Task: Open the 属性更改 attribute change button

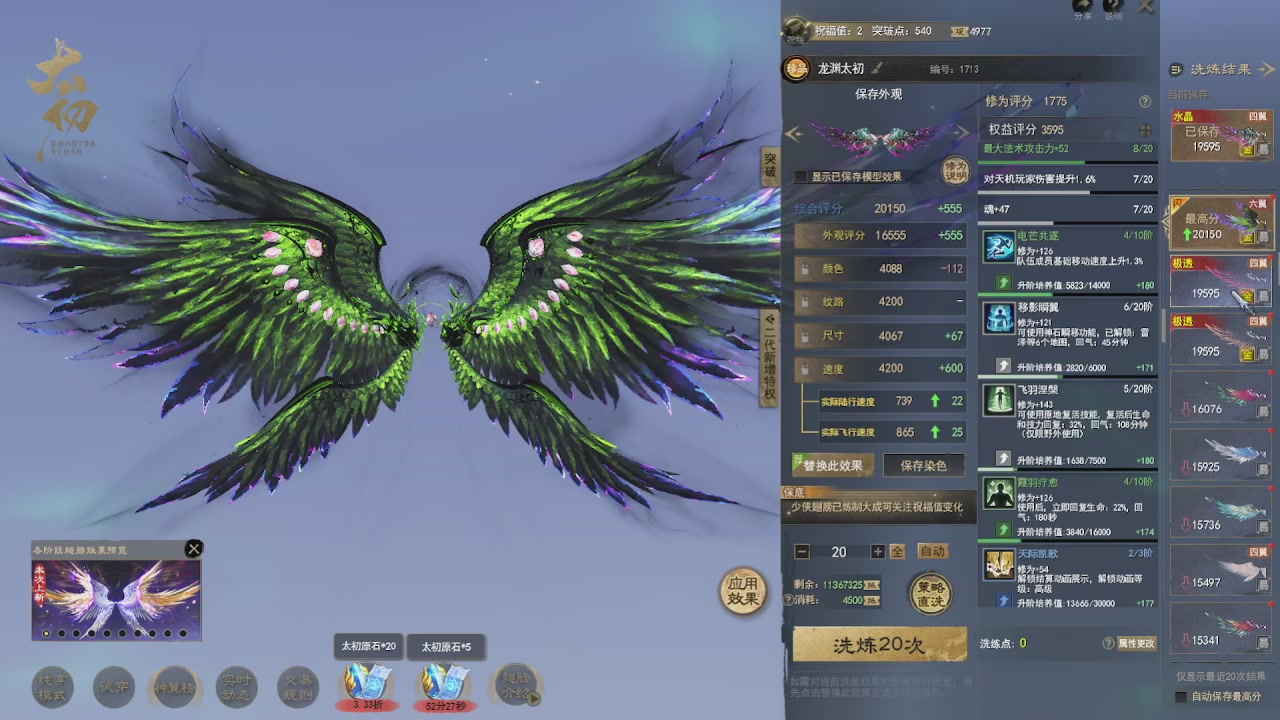Action: (1136, 643)
